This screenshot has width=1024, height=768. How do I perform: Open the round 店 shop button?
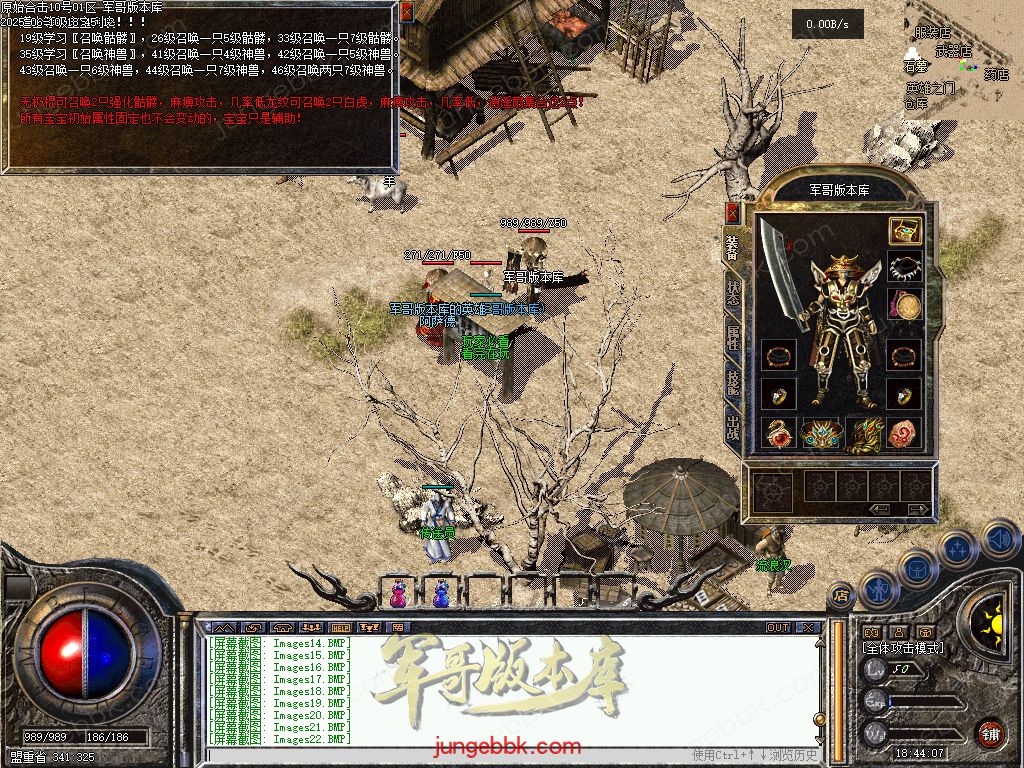tap(841, 595)
